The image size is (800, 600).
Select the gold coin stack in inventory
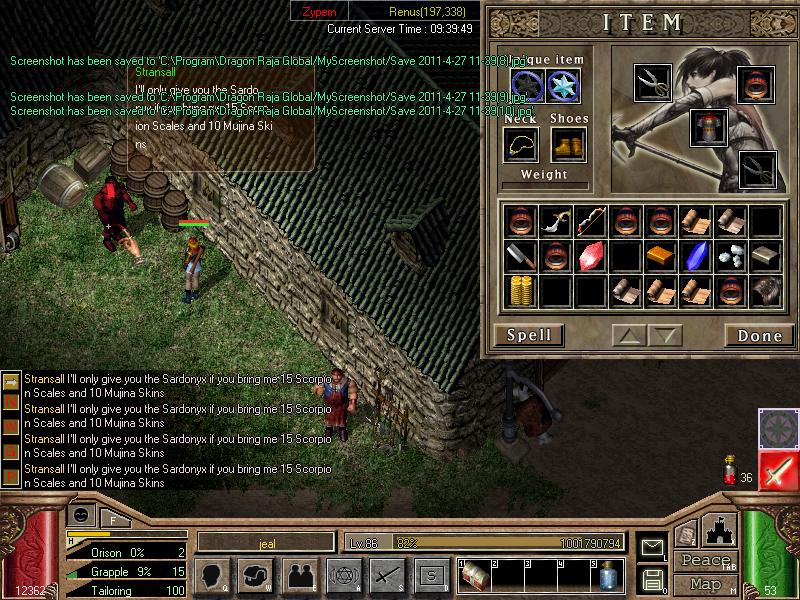click(x=521, y=290)
